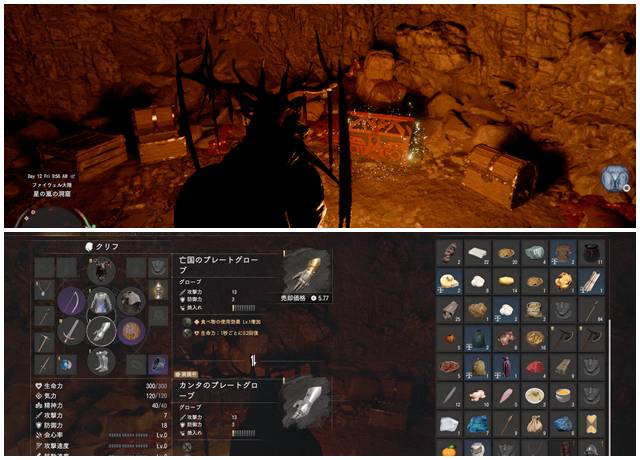Choose the bowl of orange soup
Viewport: 640px width, 460px height.
pos(564,396)
